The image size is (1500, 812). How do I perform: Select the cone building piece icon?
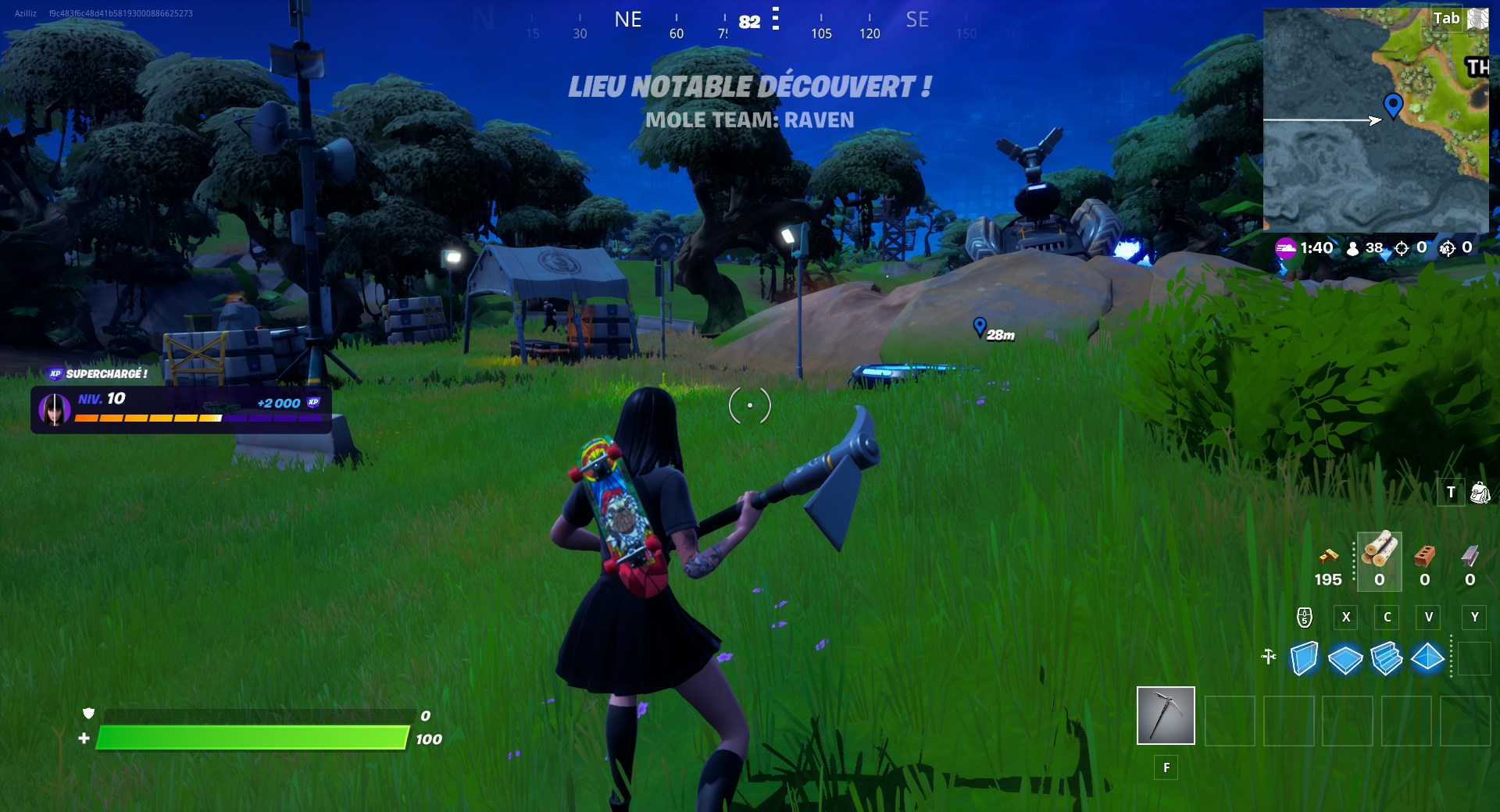point(1429,658)
